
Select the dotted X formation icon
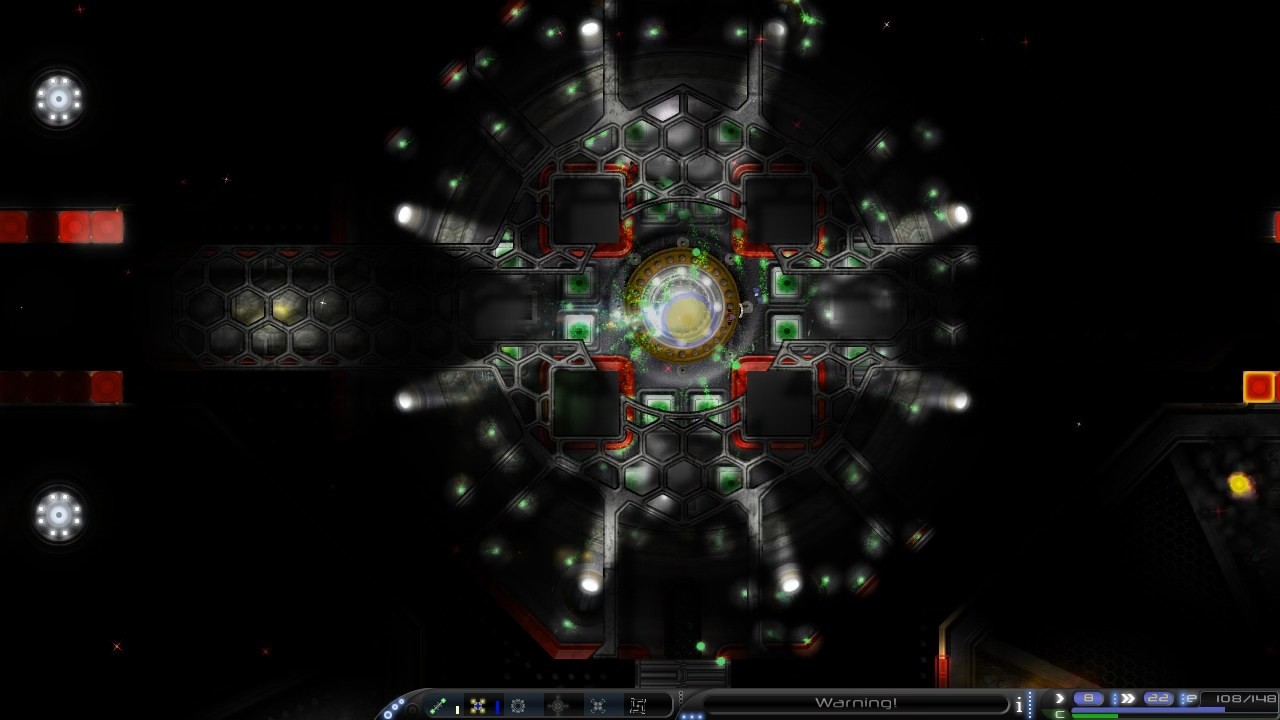coord(598,705)
